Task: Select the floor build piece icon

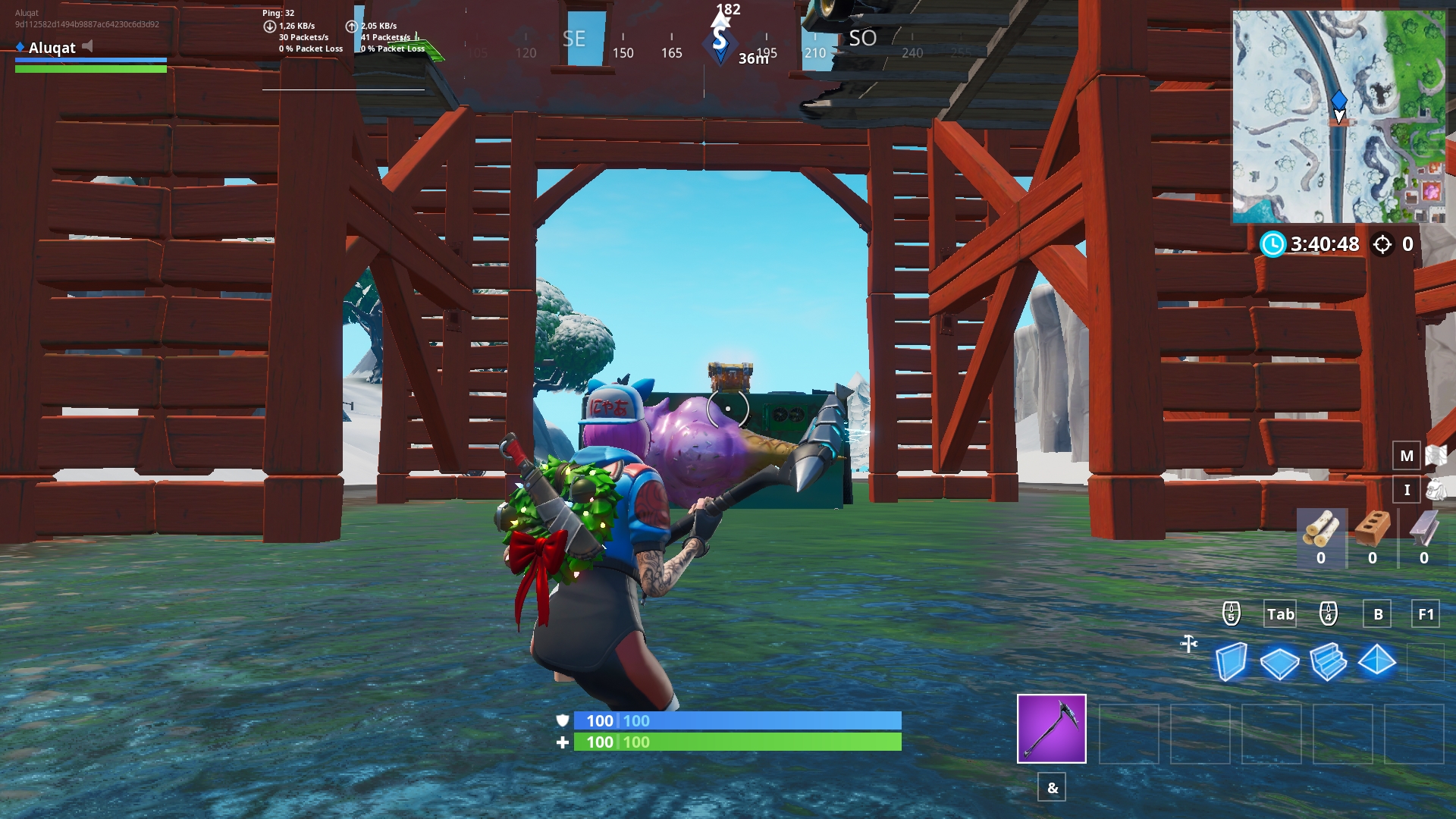Action: [1280, 662]
